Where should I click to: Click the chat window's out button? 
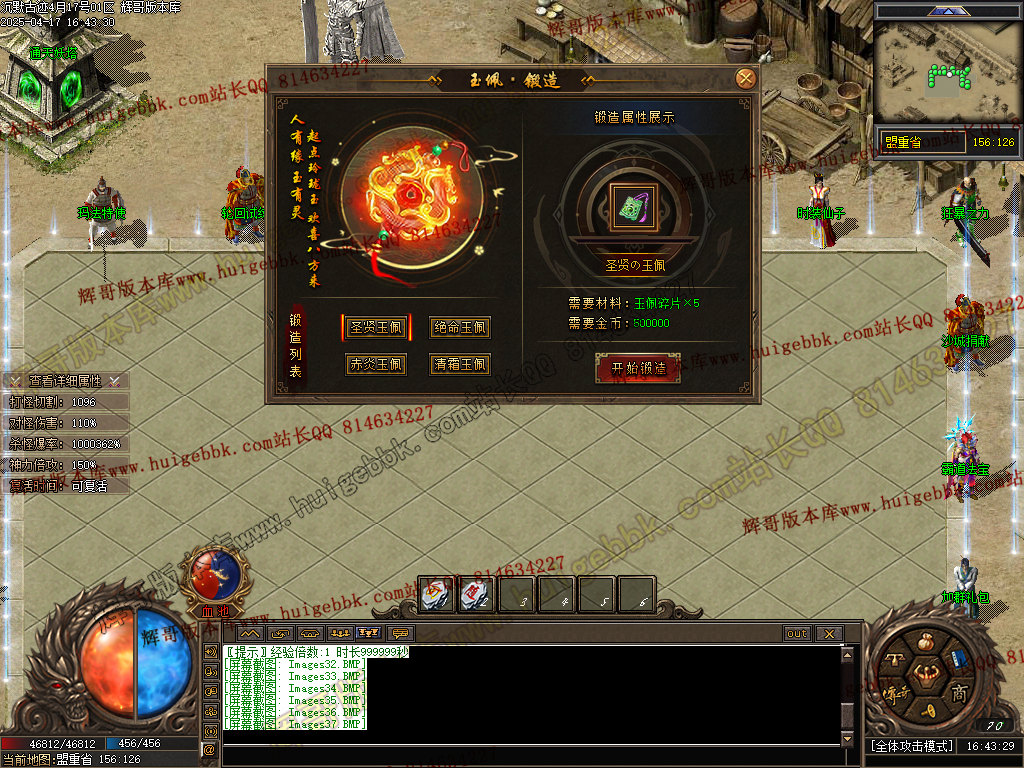[796, 634]
